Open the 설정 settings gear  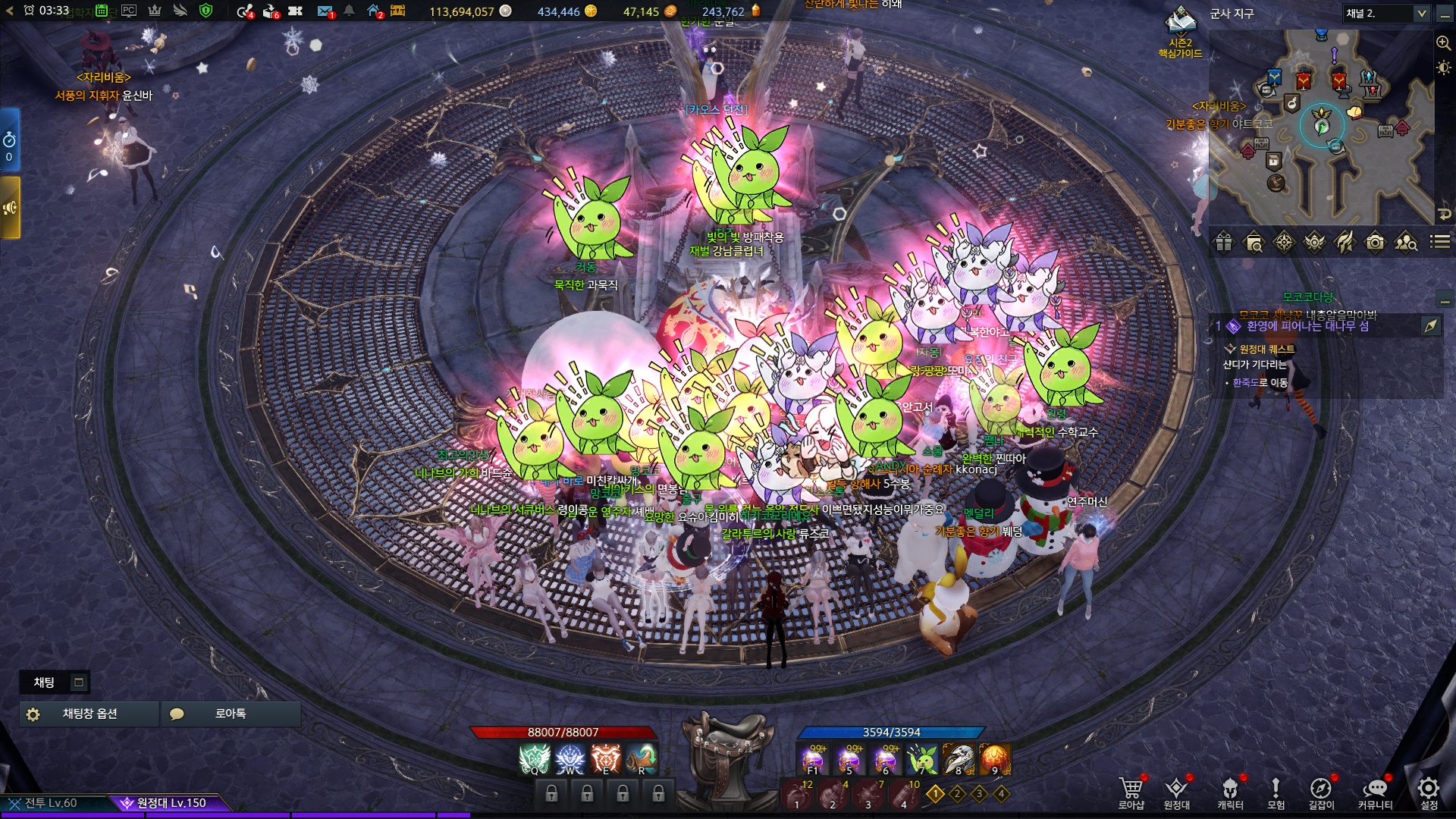click(1429, 789)
